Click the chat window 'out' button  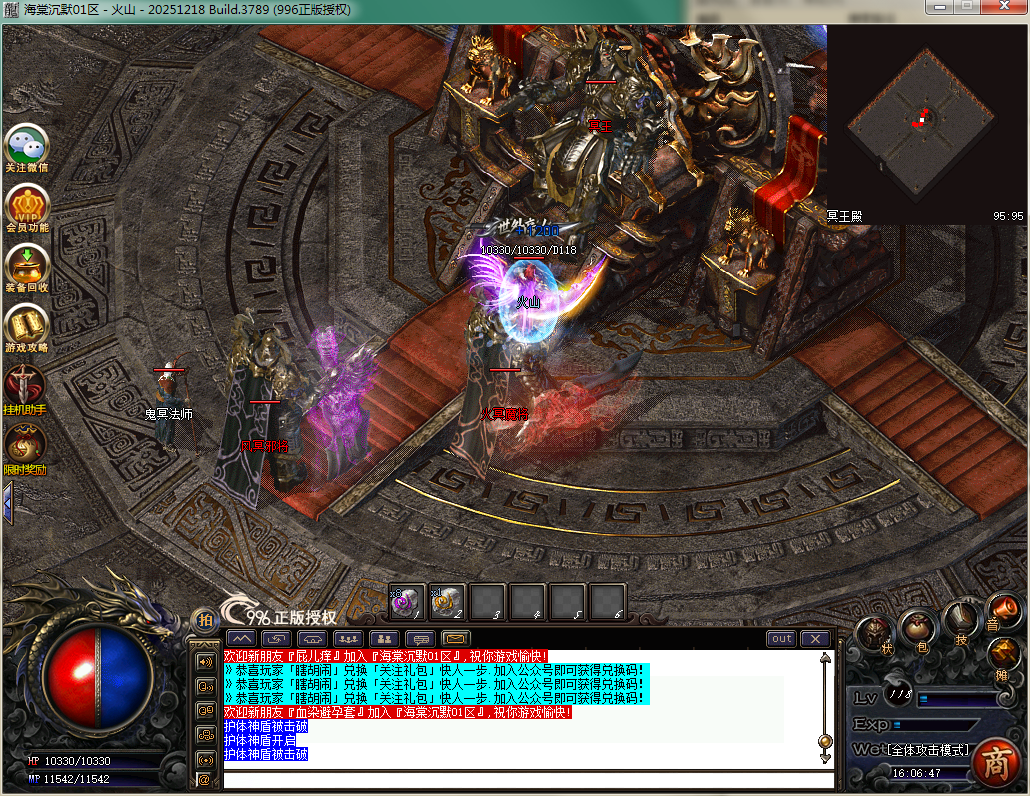(781, 639)
